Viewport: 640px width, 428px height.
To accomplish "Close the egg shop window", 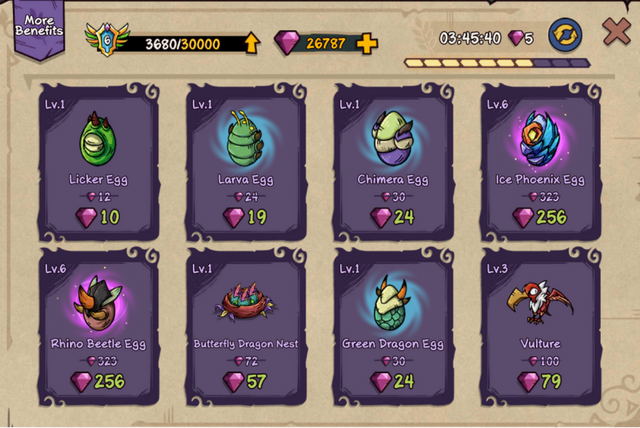I will (x=616, y=32).
